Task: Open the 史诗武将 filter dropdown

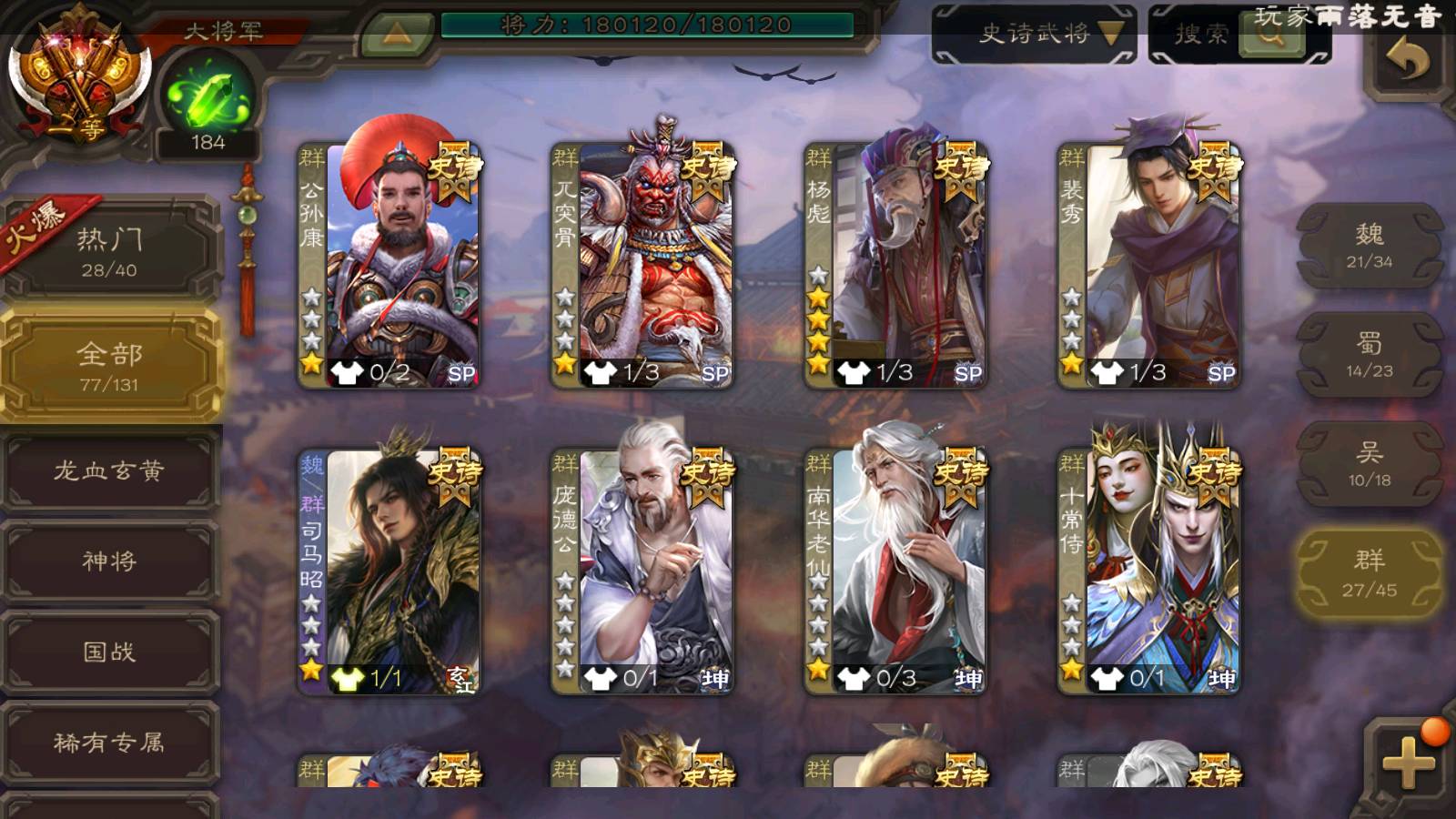Action: click(1034, 35)
